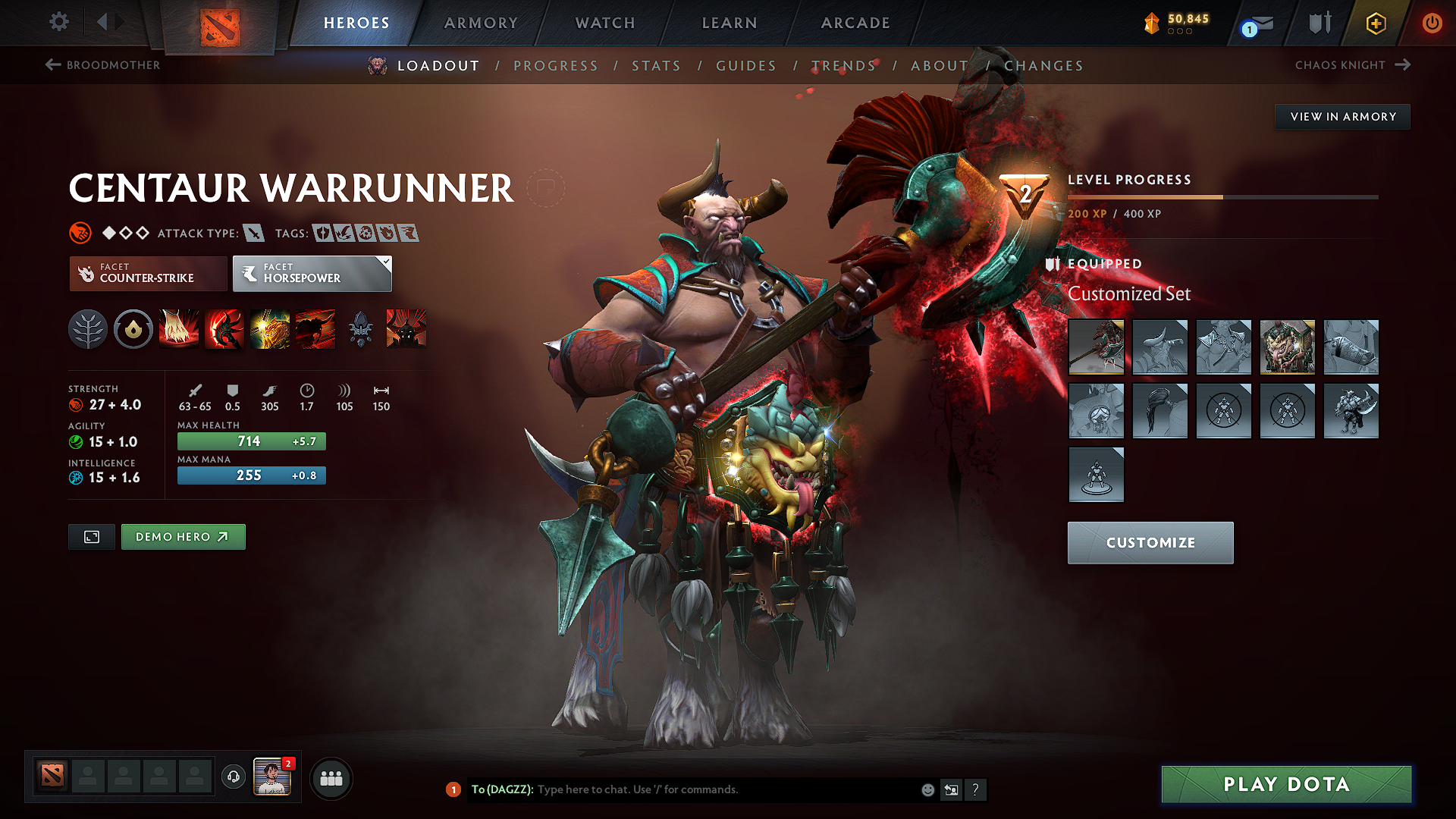This screenshot has height=819, width=1456.
Task: Switch to the STATS tab
Action: pos(656,66)
